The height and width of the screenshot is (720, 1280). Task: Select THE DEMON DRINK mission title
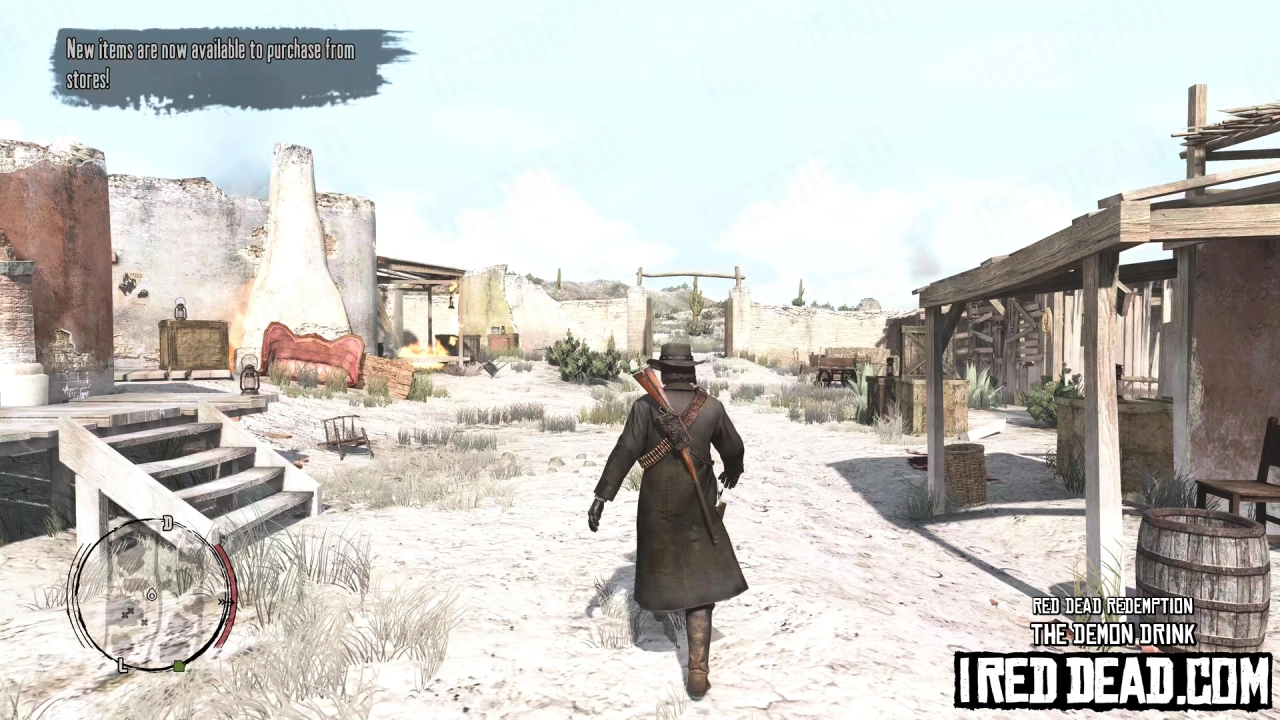[x=1113, y=634]
